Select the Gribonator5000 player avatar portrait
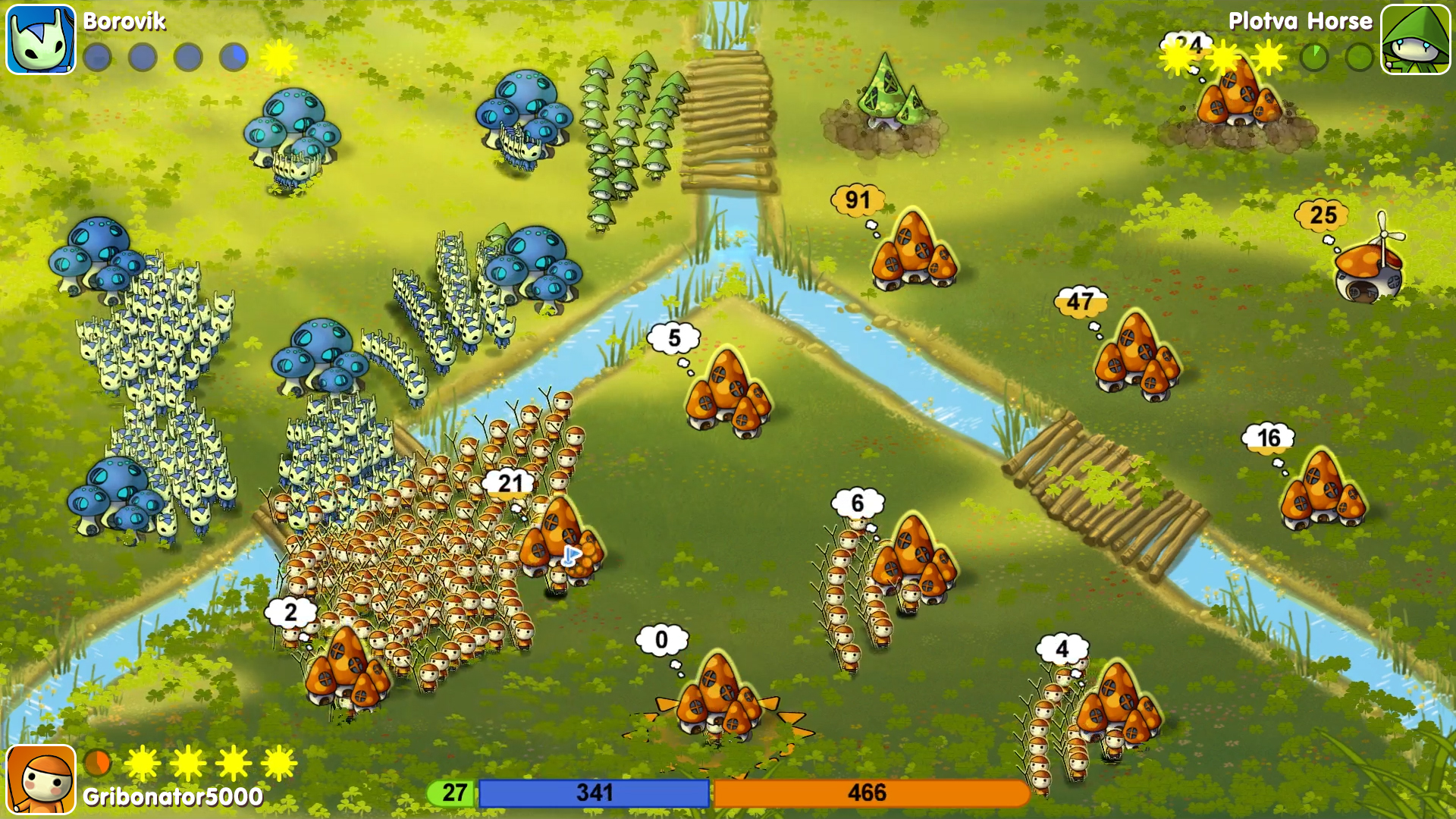This screenshot has width=1456, height=819. [x=39, y=780]
